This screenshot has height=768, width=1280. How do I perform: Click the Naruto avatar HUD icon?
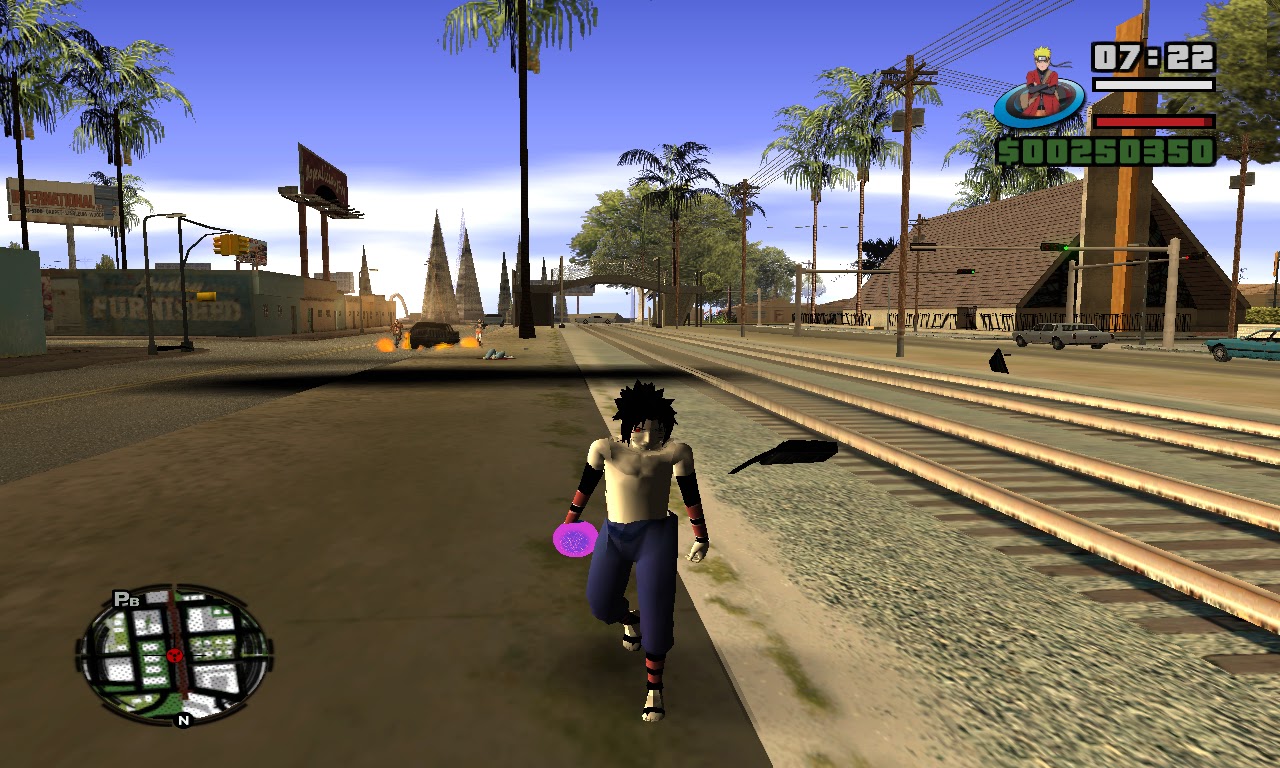(1037, 90)
